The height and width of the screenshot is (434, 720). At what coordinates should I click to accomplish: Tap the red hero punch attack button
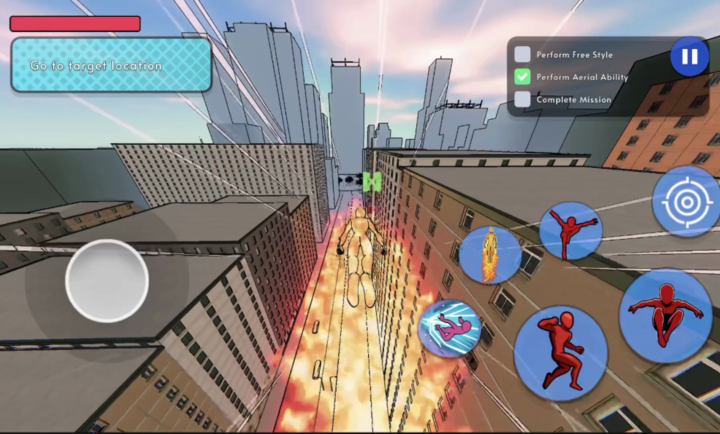(561, 353)
